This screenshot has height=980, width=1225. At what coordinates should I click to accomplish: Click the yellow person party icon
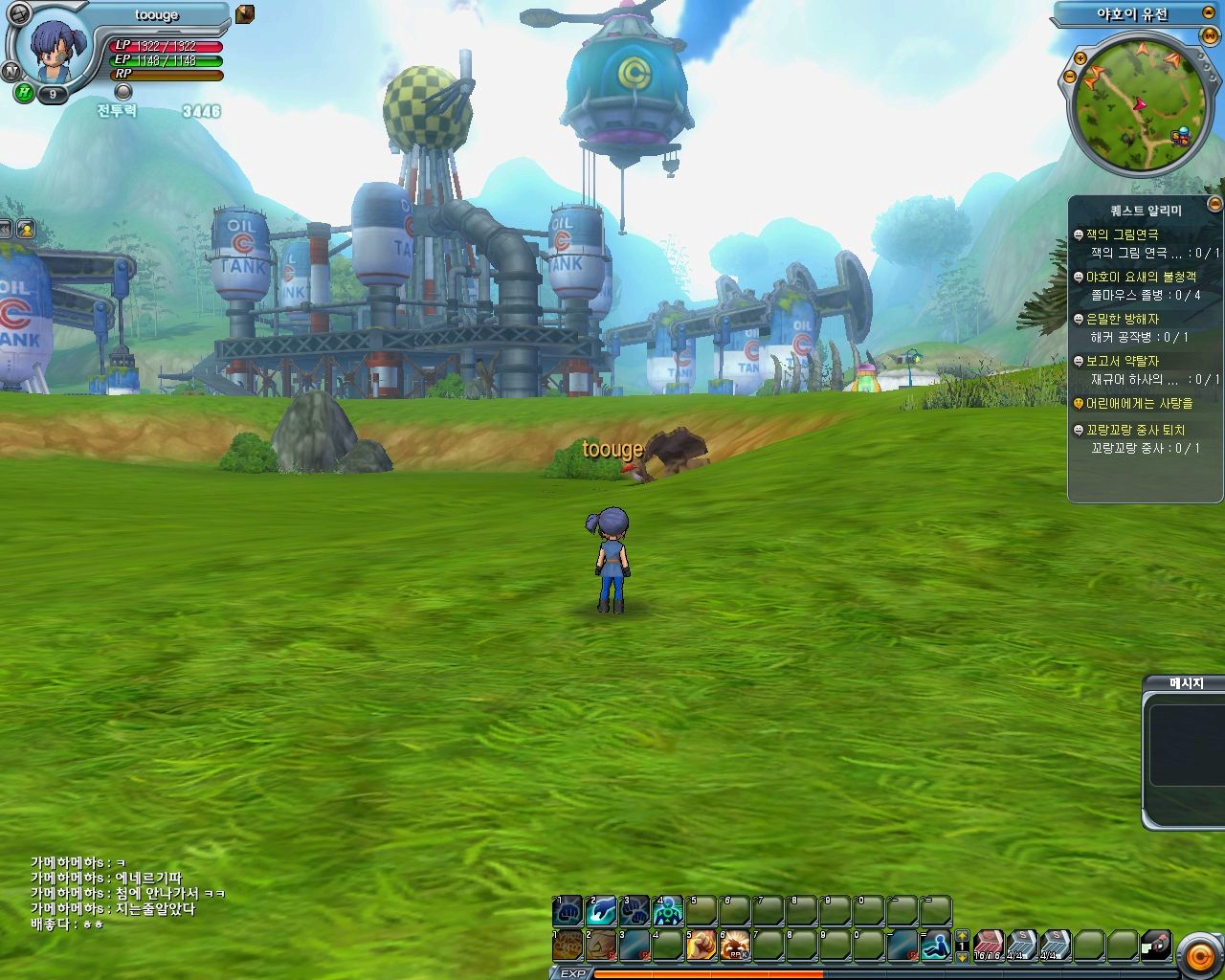point(26,229)
